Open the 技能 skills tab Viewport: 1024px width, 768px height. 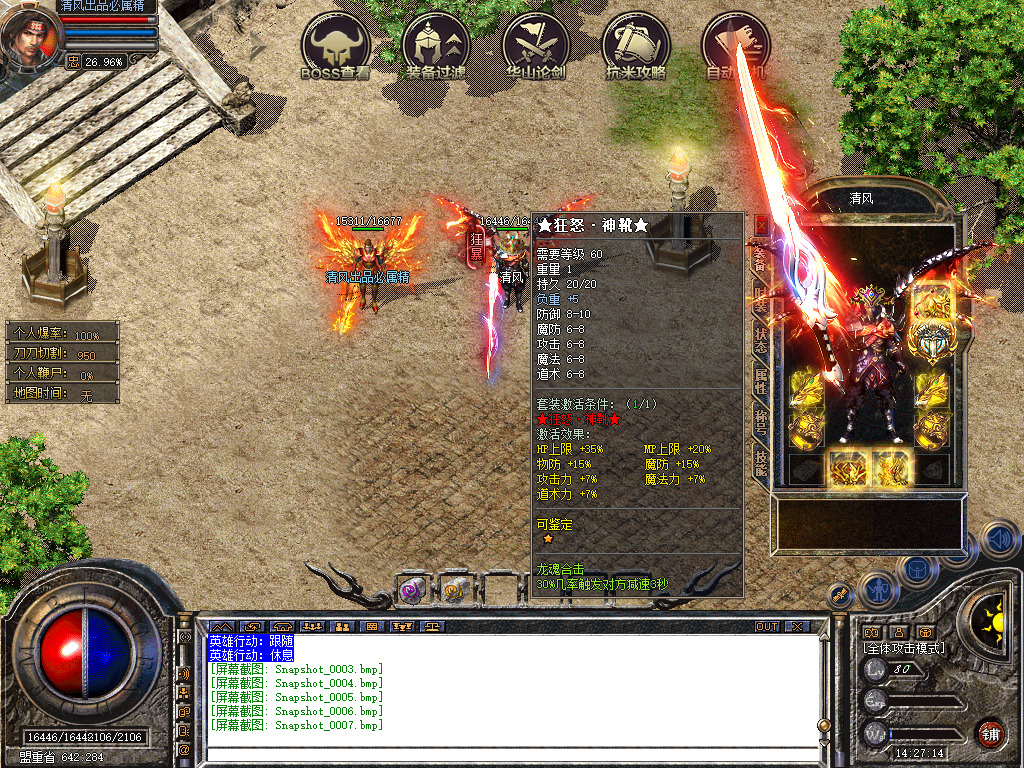coord(761,462)
